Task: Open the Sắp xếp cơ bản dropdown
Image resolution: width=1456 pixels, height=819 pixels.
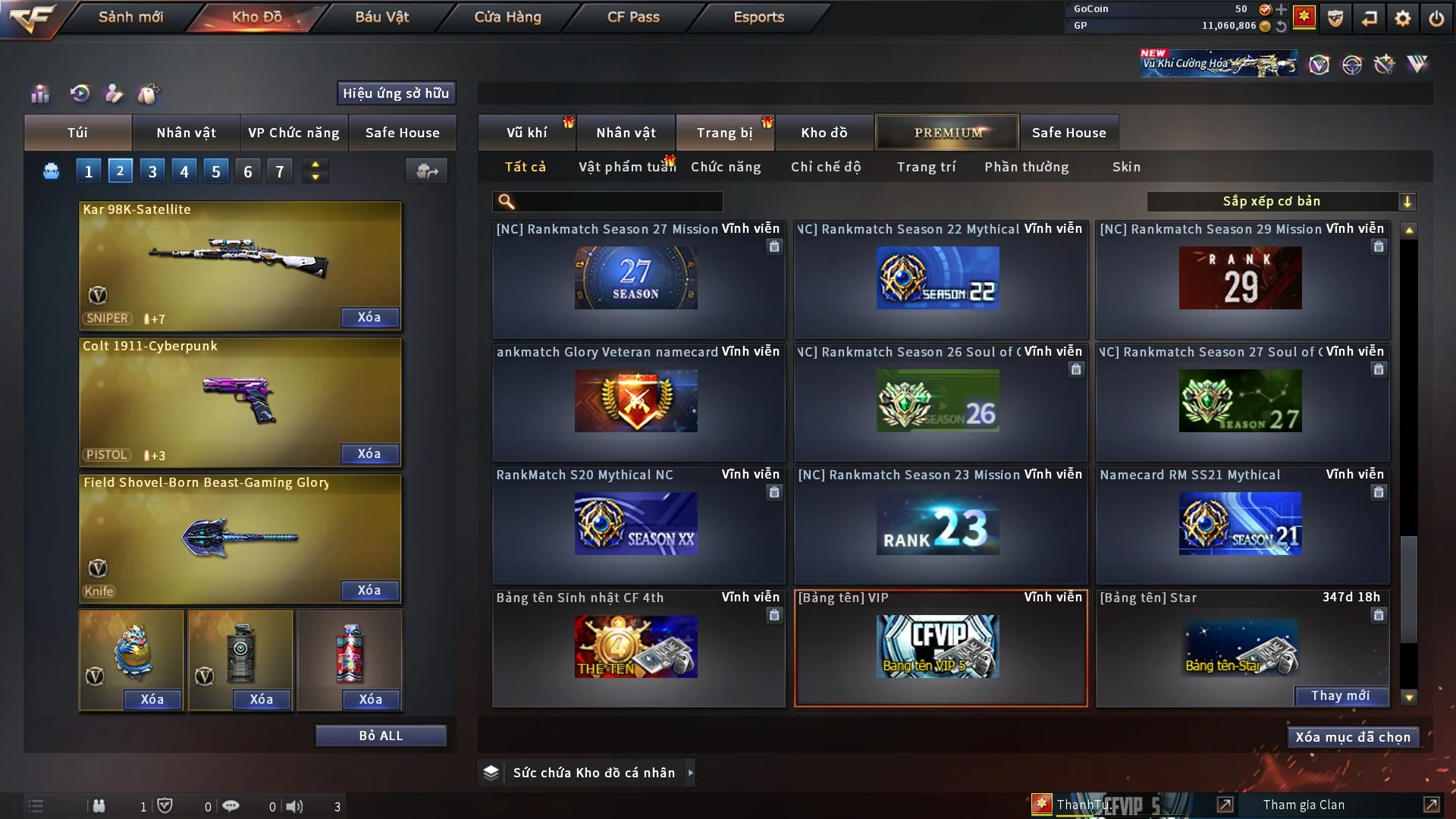Action: pos(1281,202)
